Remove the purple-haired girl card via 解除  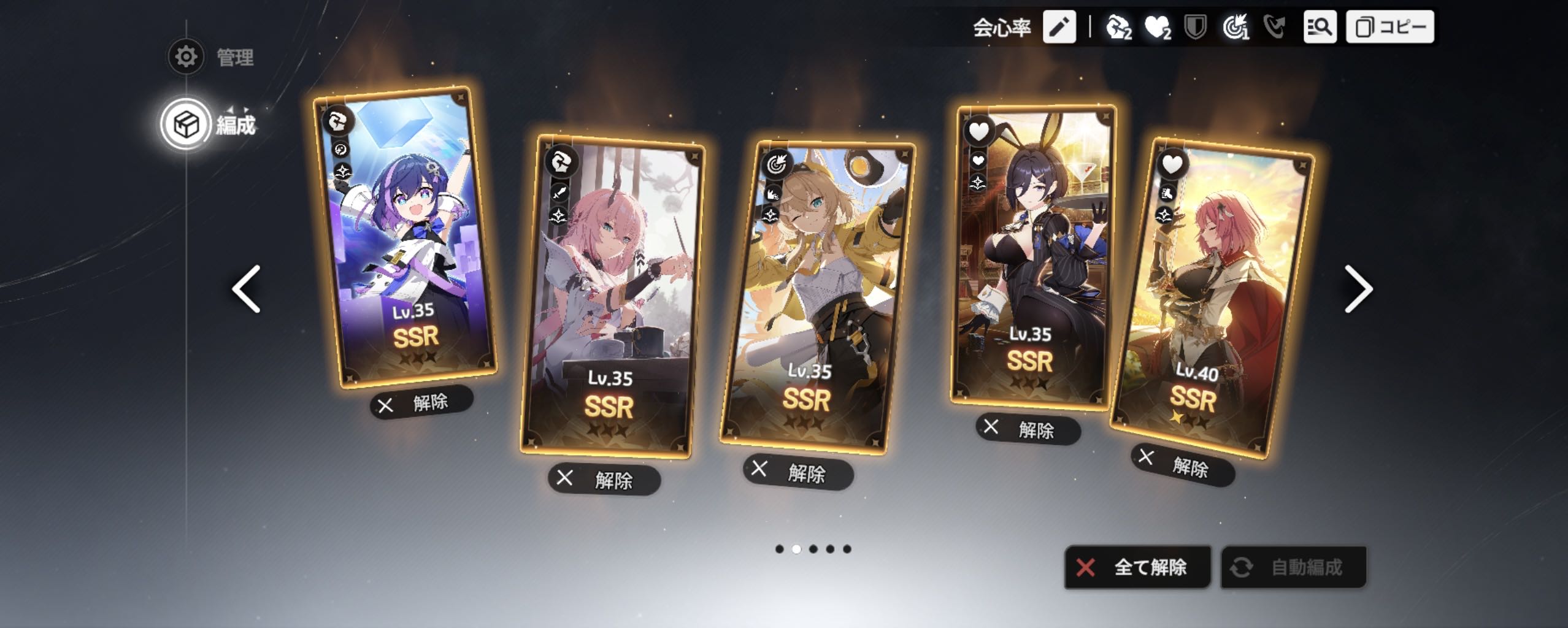[421, 403]
